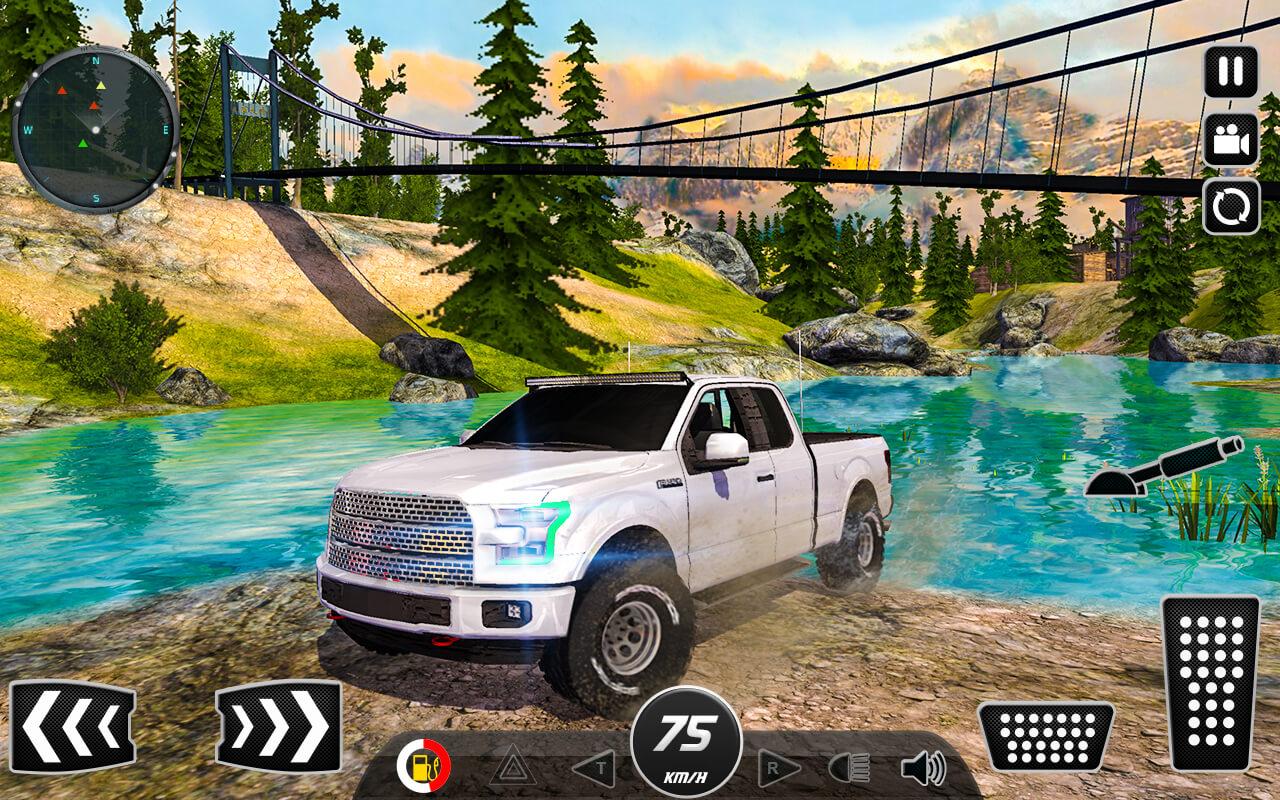Mute sound with the speaker icon
Screen dimensions: 1280x800
(x=922, y=768)
